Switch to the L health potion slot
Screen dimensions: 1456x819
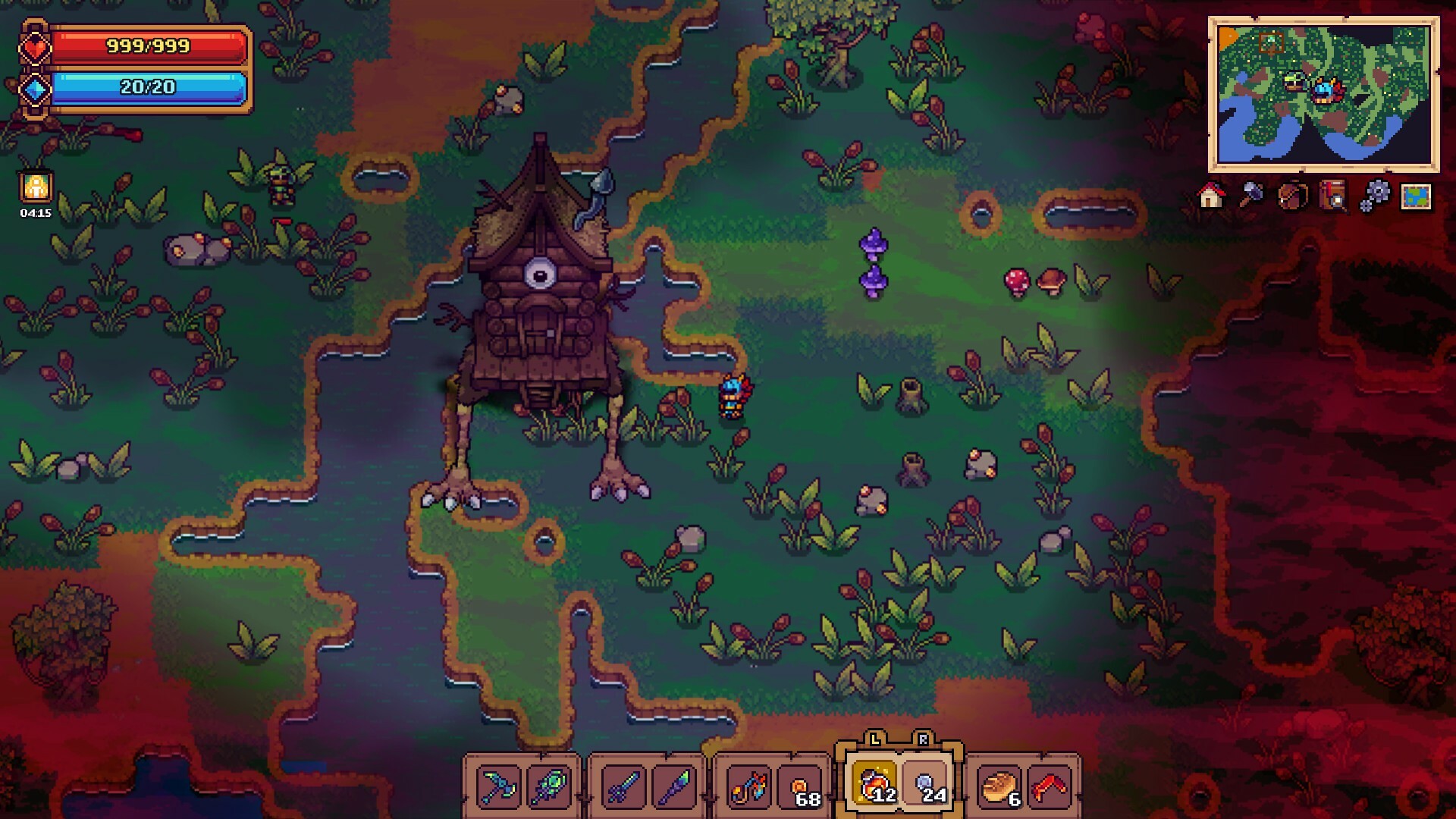(873, 784)
